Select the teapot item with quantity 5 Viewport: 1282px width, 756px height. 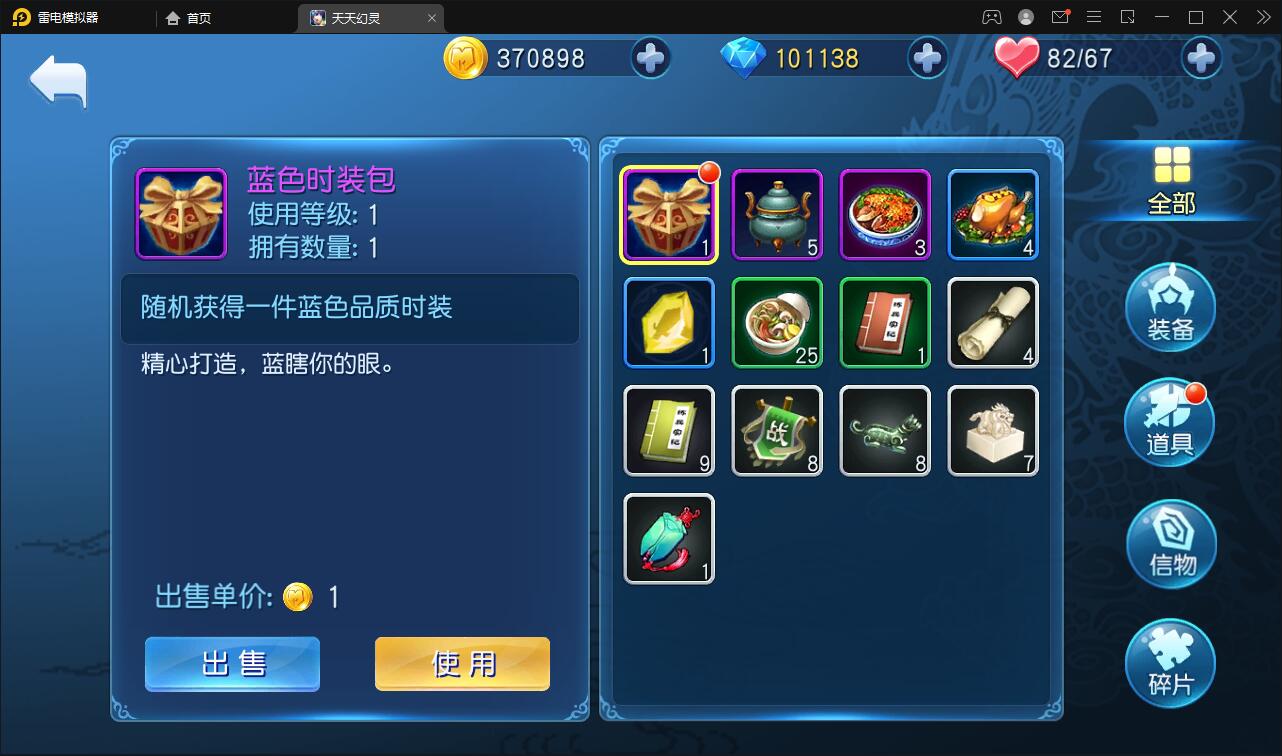pyautogui.click(x=776, y=214)
